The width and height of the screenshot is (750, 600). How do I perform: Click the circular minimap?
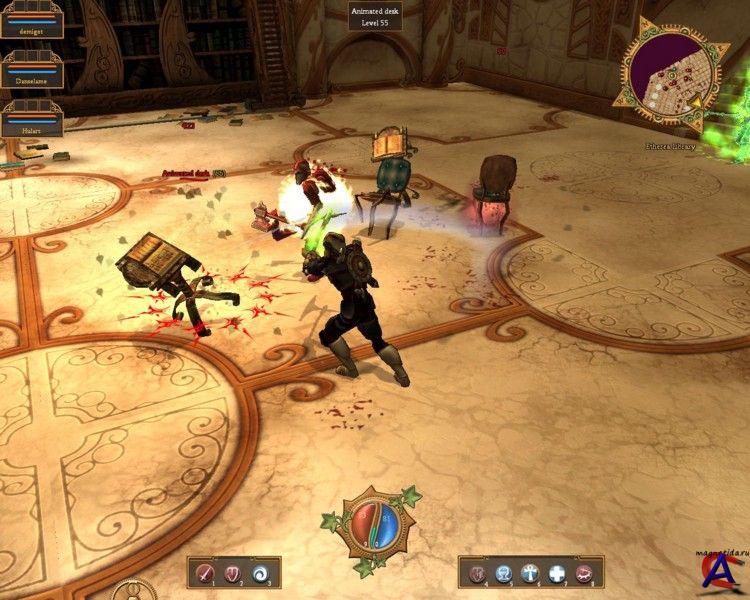[x=670, y=80]
